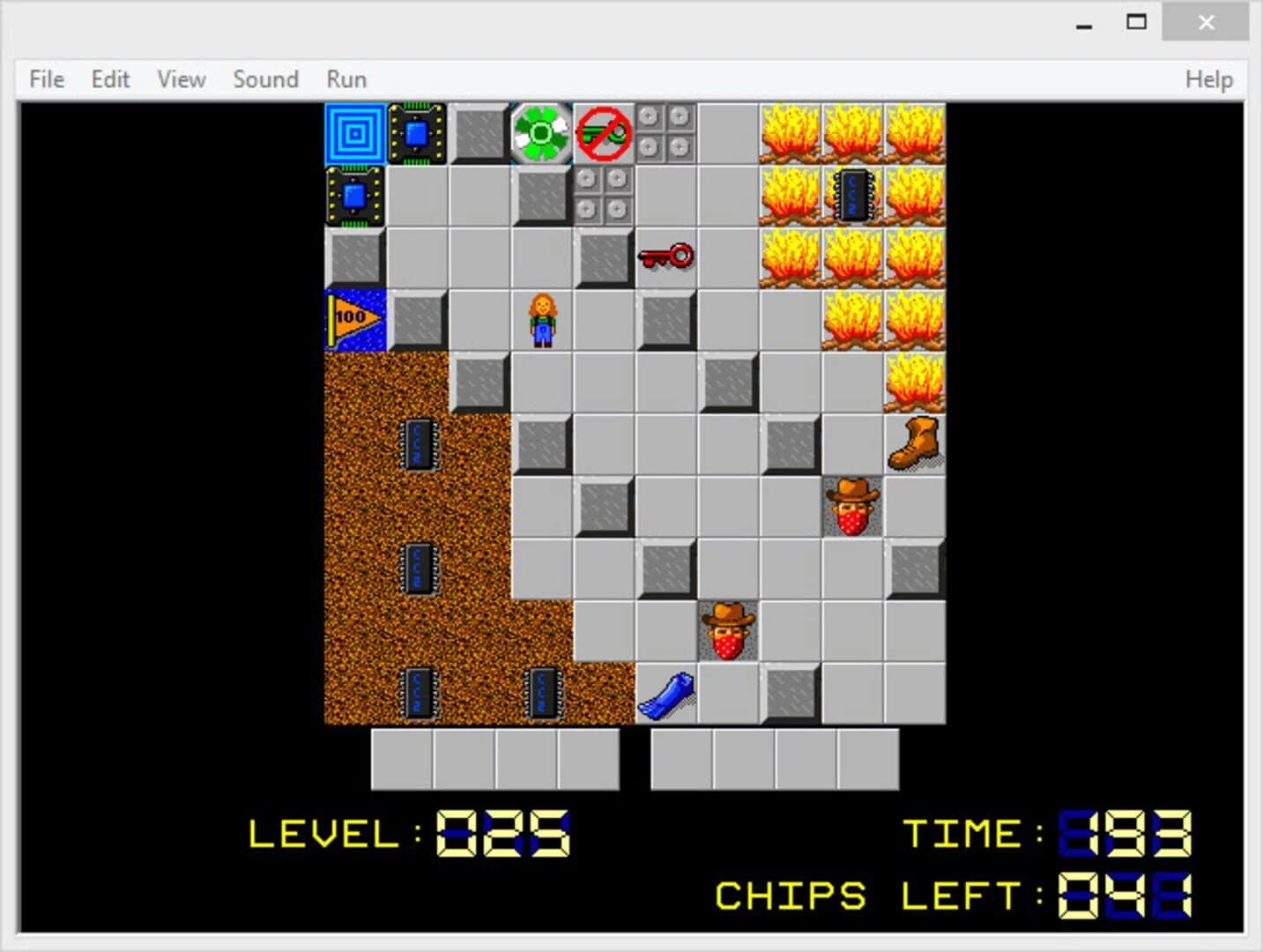This screenshot has width=1263, height=952.
Task: Select the red key on the game board
Action: (665, 257)
